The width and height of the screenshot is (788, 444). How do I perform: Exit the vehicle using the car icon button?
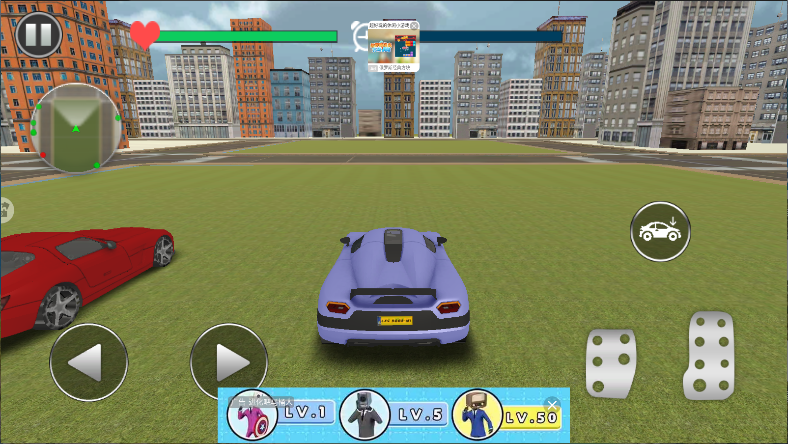coord(660,231)
